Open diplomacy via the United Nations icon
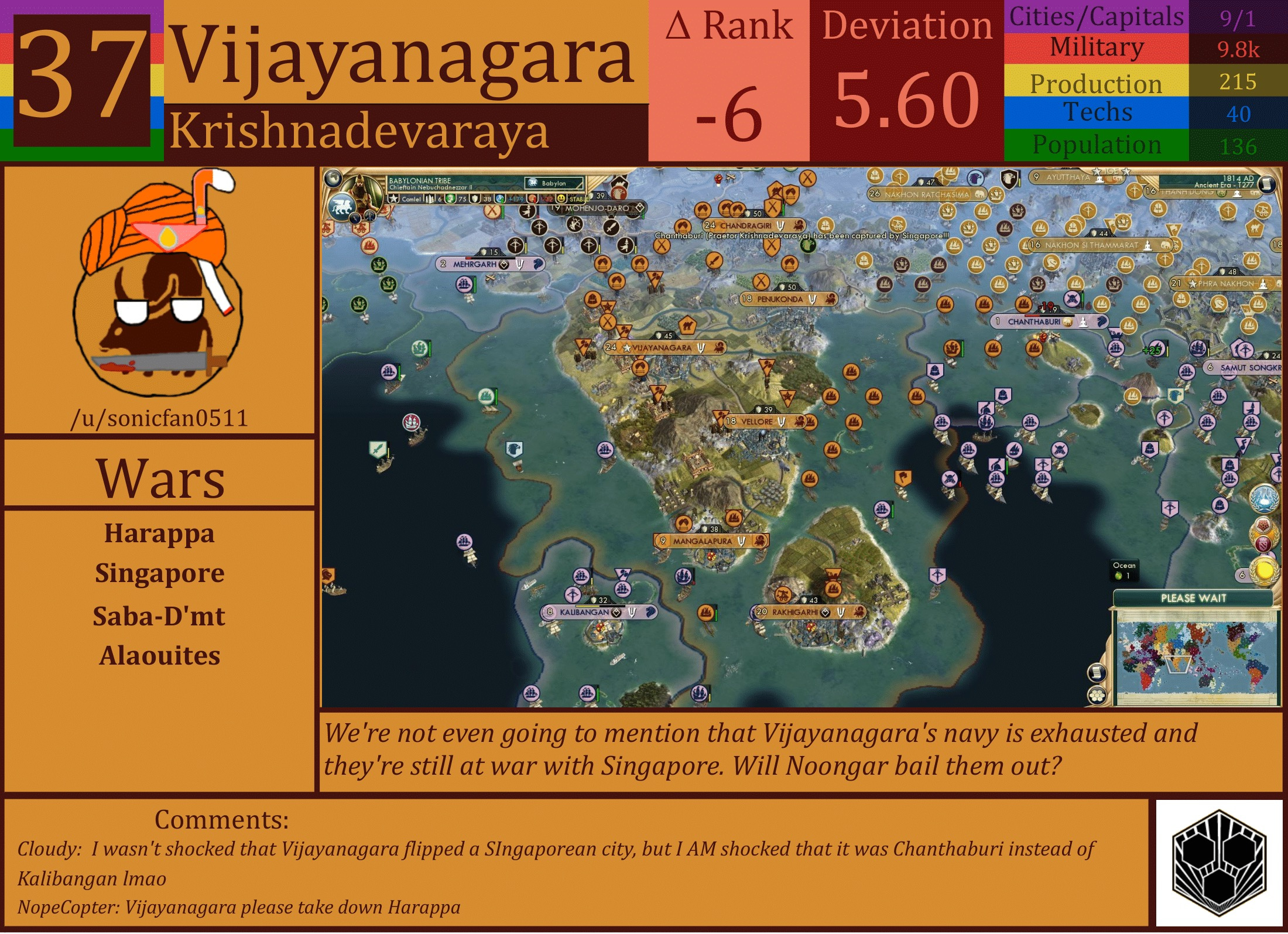 1265,498
